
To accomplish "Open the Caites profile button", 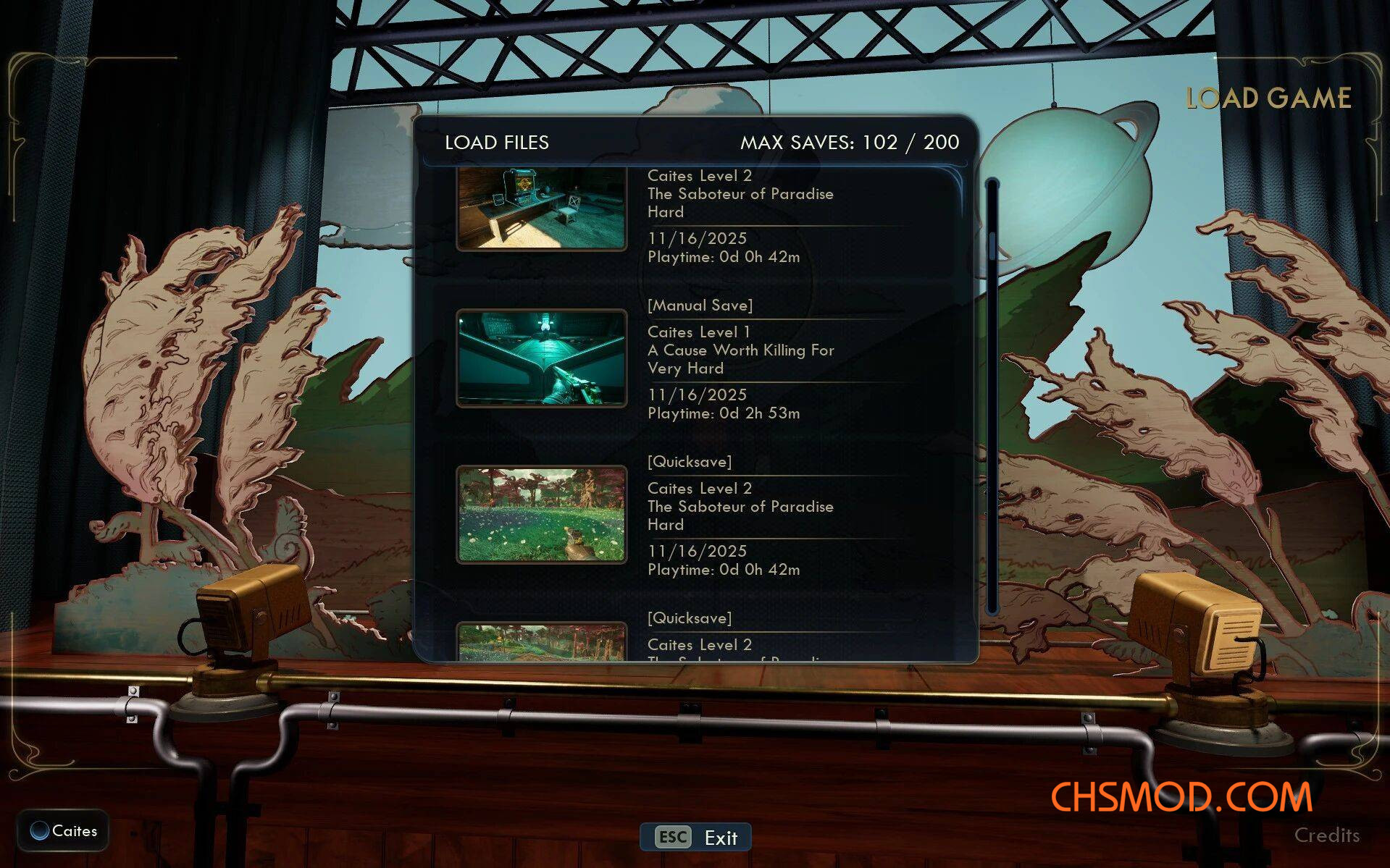I will pyautogui.click(x=64, y=831).
